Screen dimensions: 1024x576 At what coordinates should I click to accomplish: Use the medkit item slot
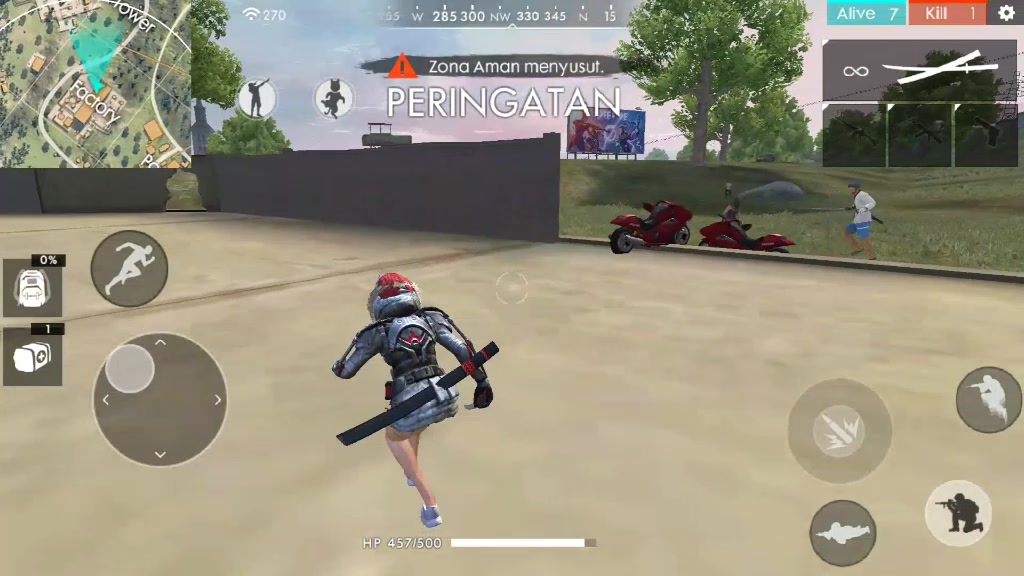click(32, 356)
